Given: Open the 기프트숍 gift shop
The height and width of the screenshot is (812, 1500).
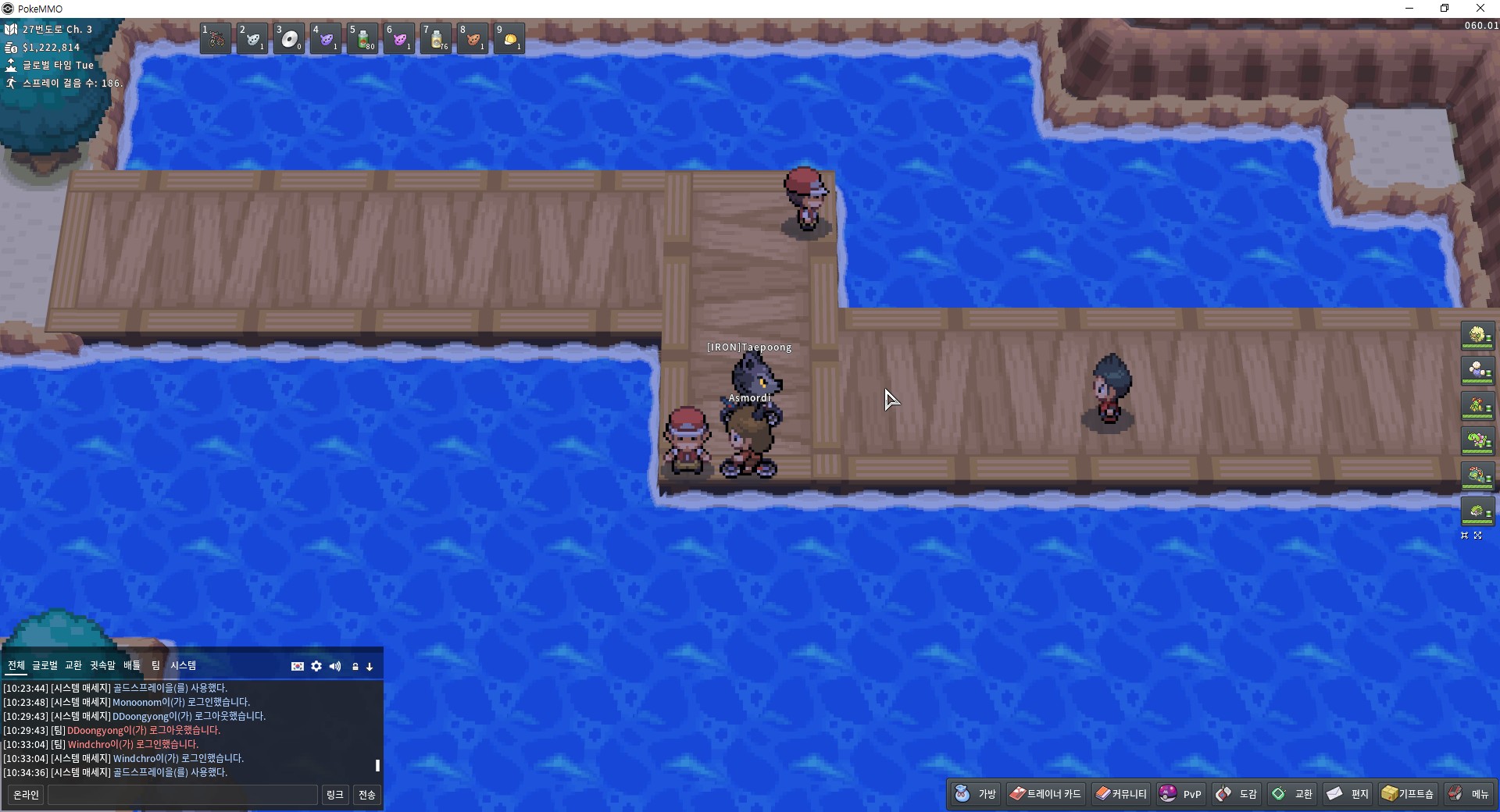Looking at the screenshot, I should tap(1408, 794).
